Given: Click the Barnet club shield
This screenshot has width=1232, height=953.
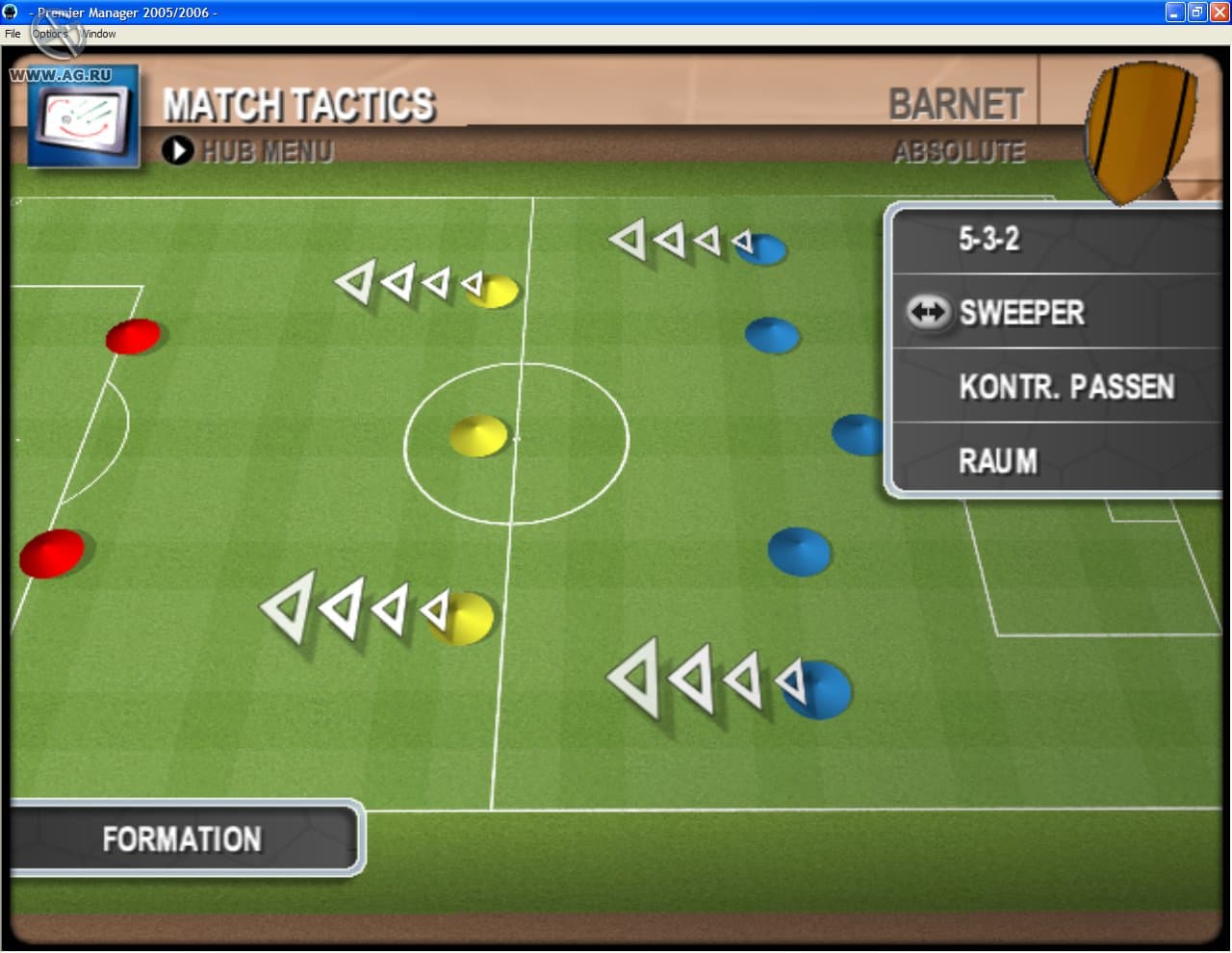Looking at the screenshot, I should click(1141, 130).
